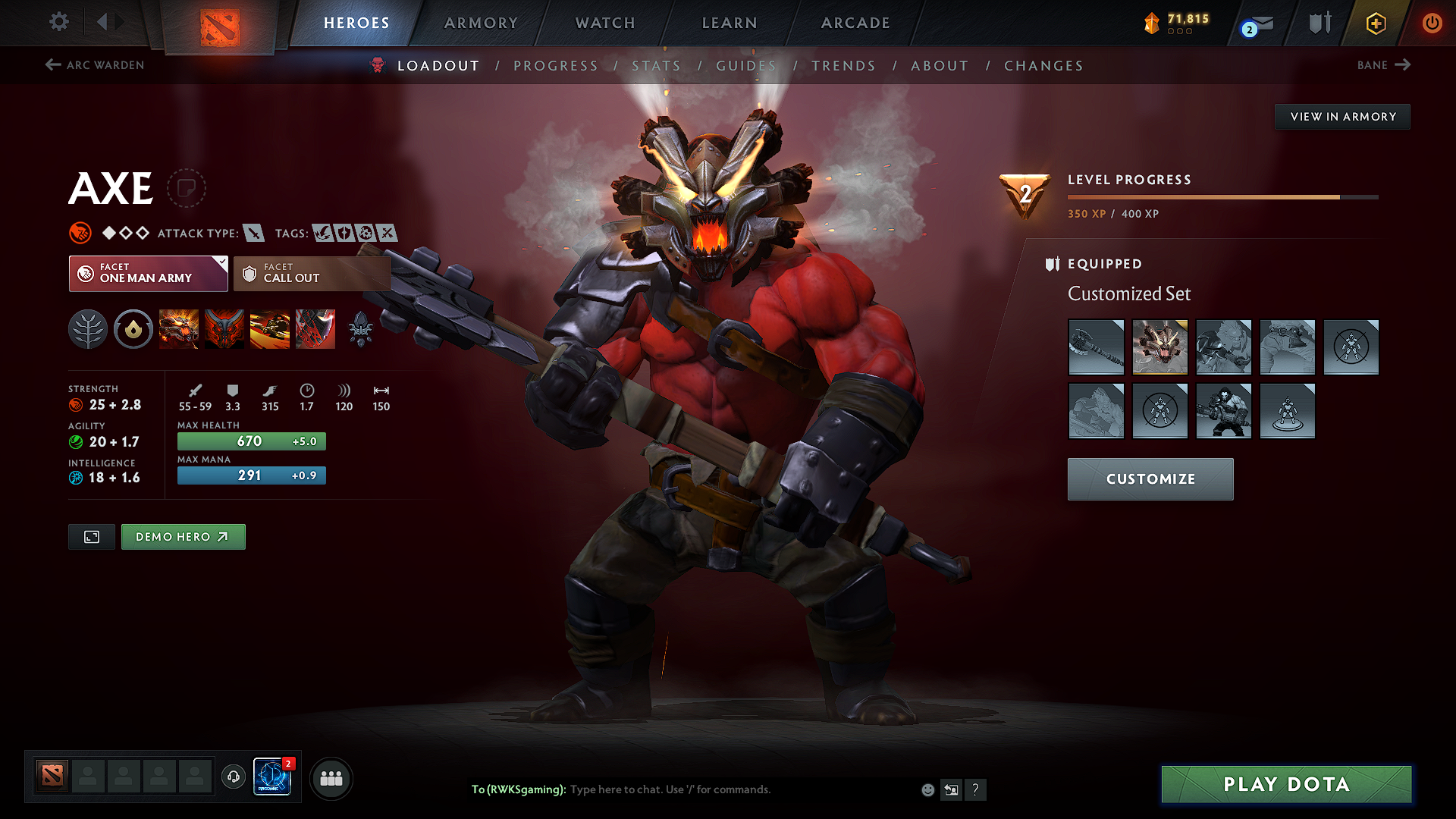
Task: Select the Call Out facet
Action: (312, 273)
